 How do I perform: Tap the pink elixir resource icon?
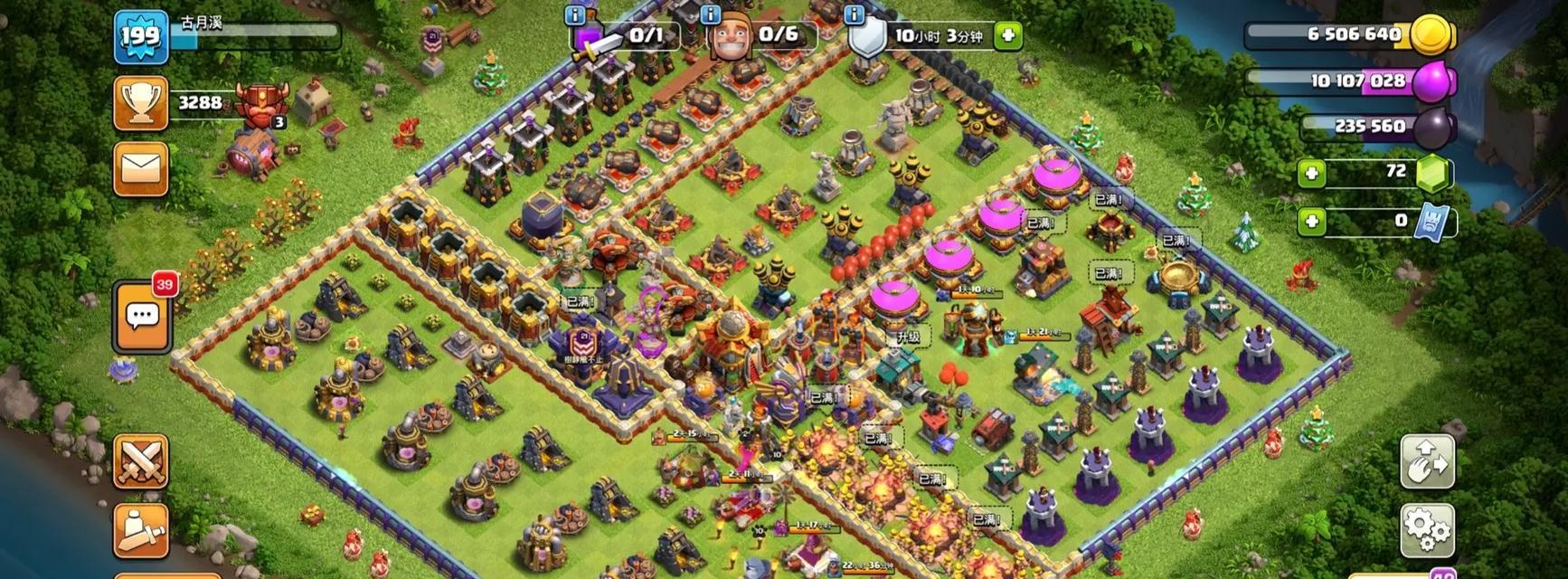tap(1432, 82)
